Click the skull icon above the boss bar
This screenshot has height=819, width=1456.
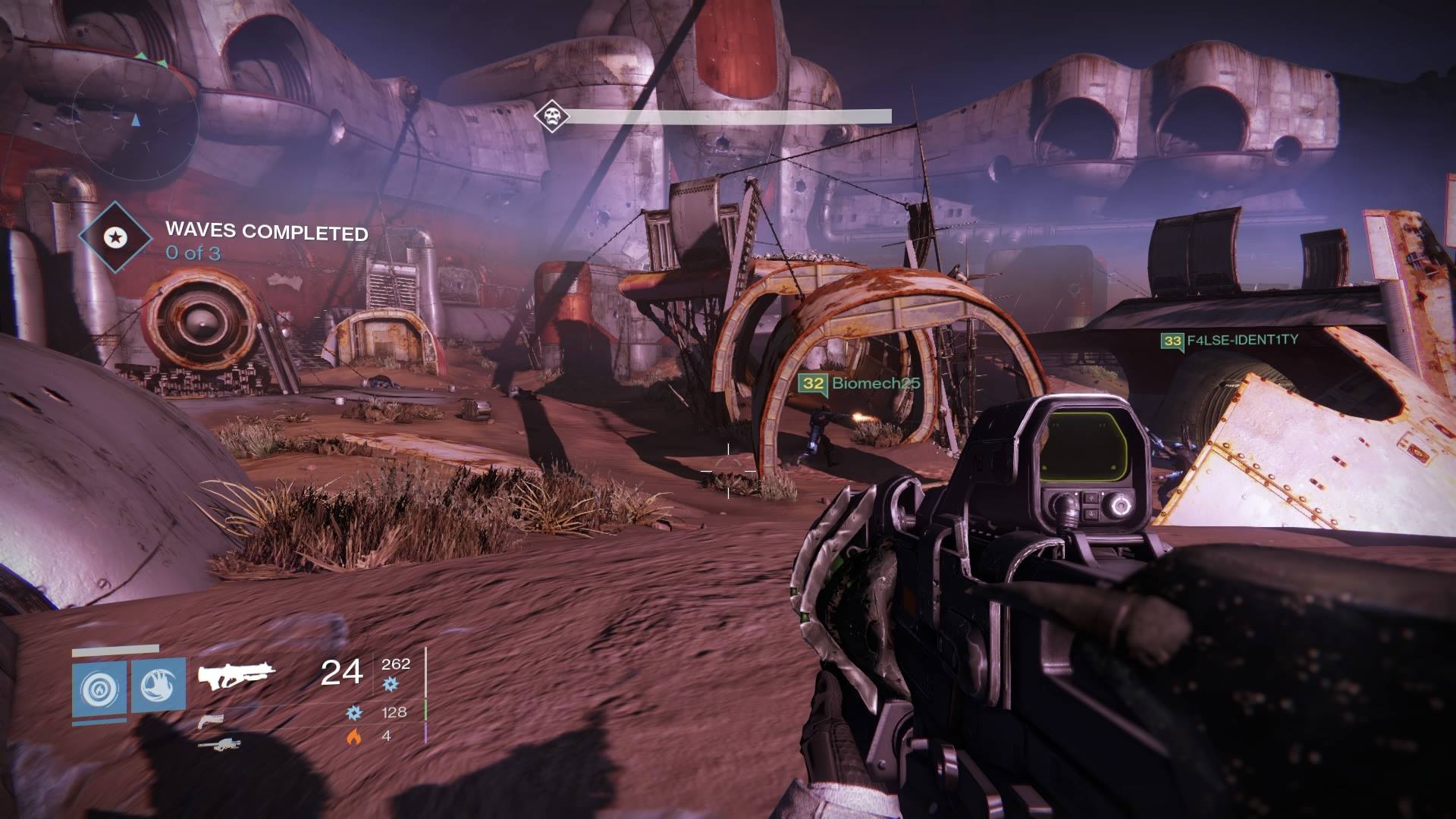pos(551,118)
